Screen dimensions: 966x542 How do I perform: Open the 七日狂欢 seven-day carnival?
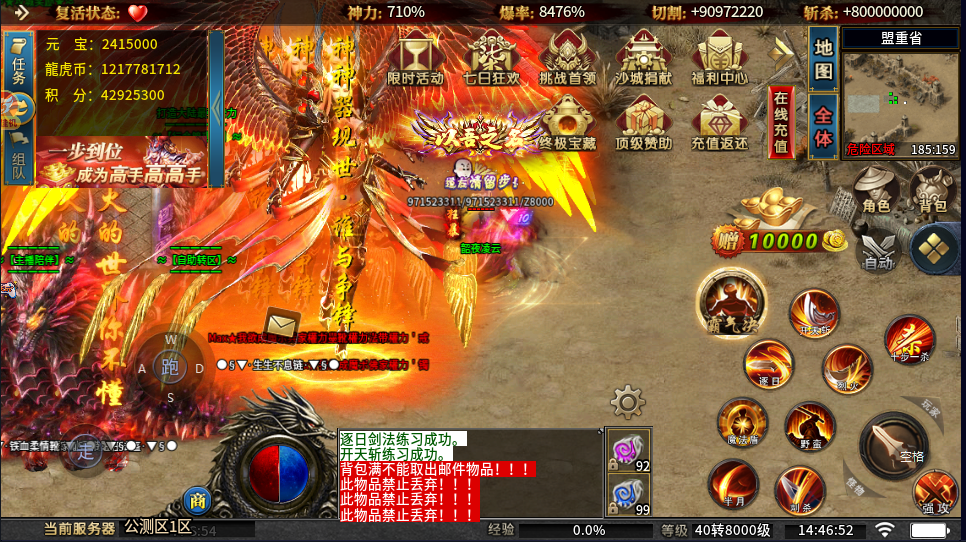click(x=491, y=58)
